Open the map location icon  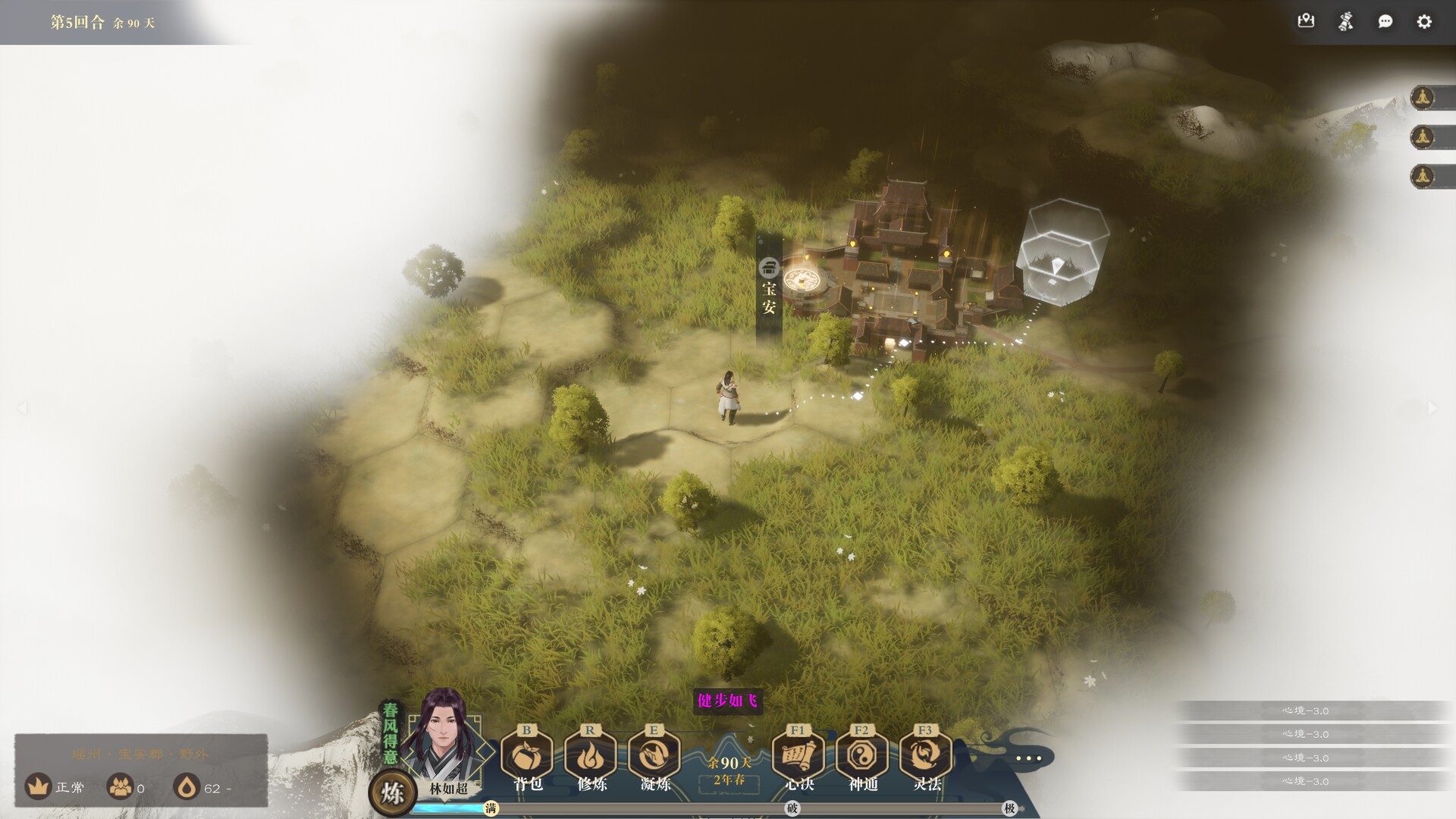pos(1306,21)
